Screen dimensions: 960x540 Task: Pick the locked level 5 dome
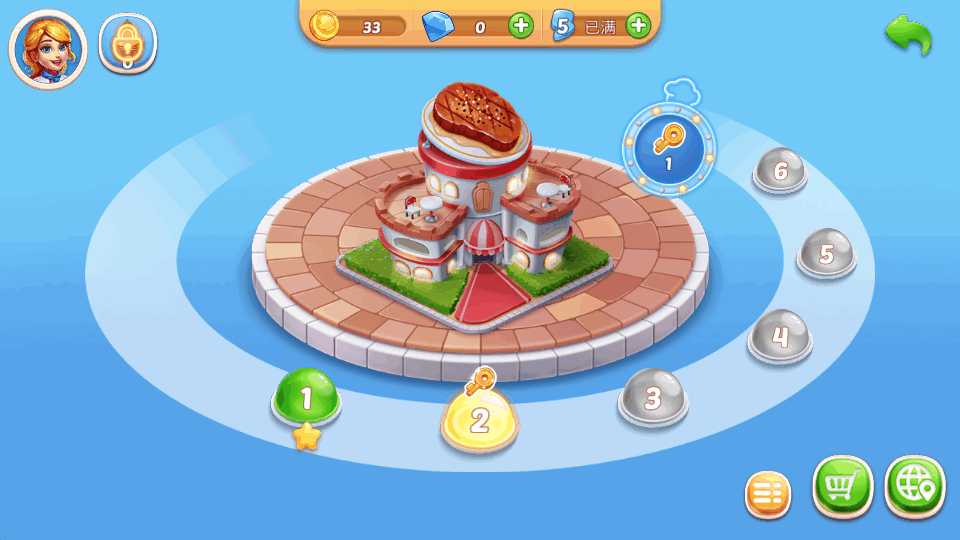[826, 254]
